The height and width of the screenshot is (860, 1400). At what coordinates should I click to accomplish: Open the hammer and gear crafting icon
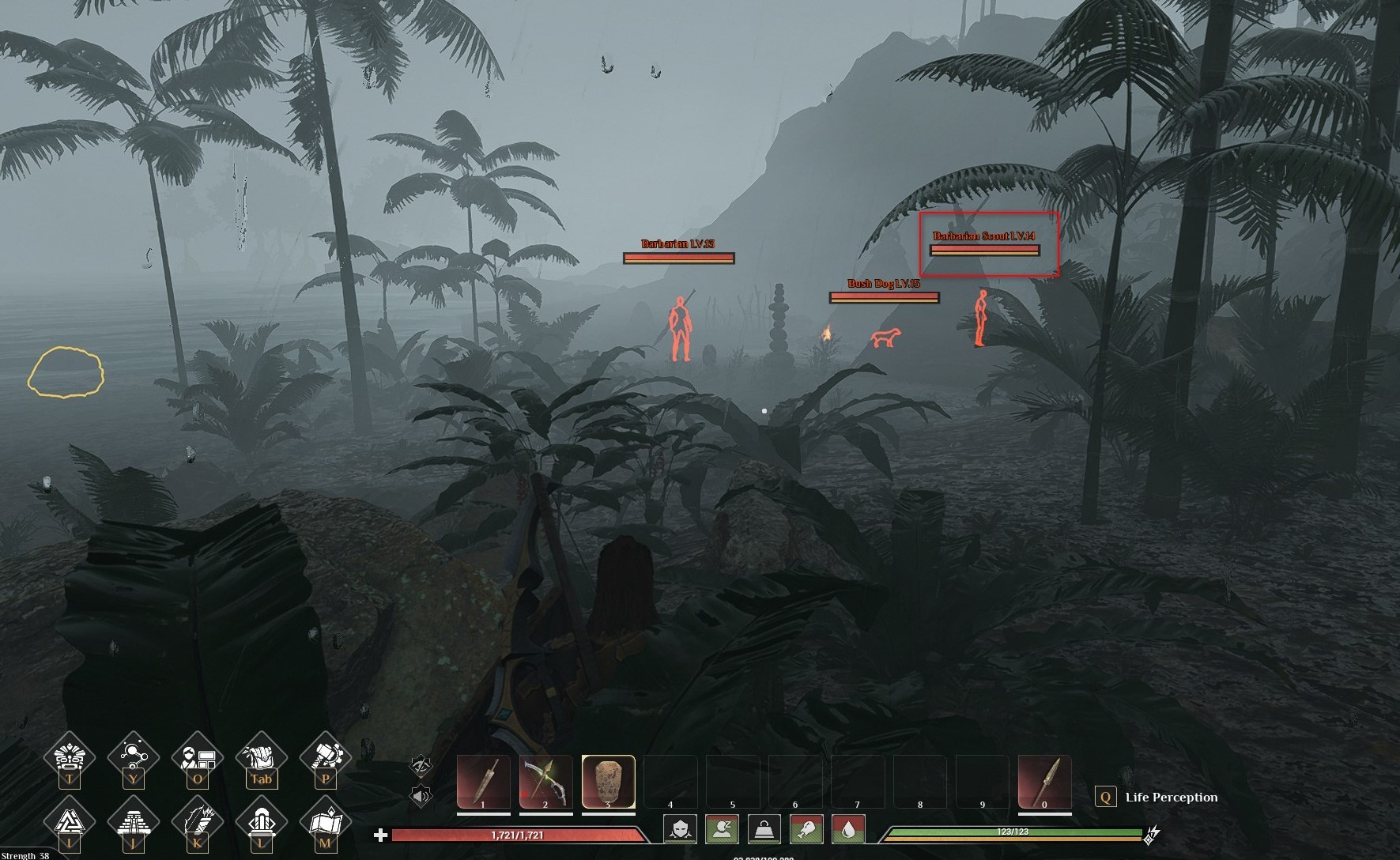point(325,757)
